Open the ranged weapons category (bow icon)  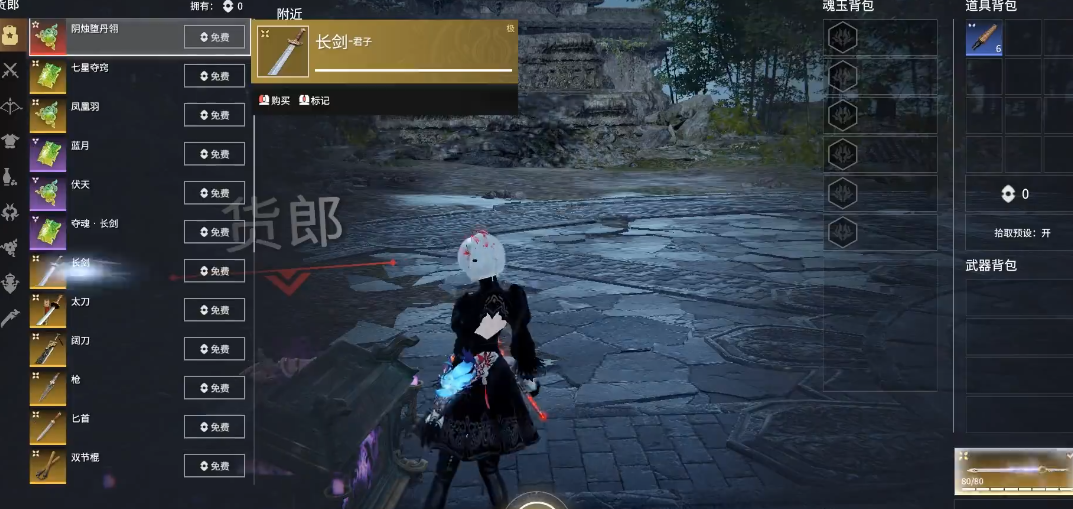pos(11,105)
